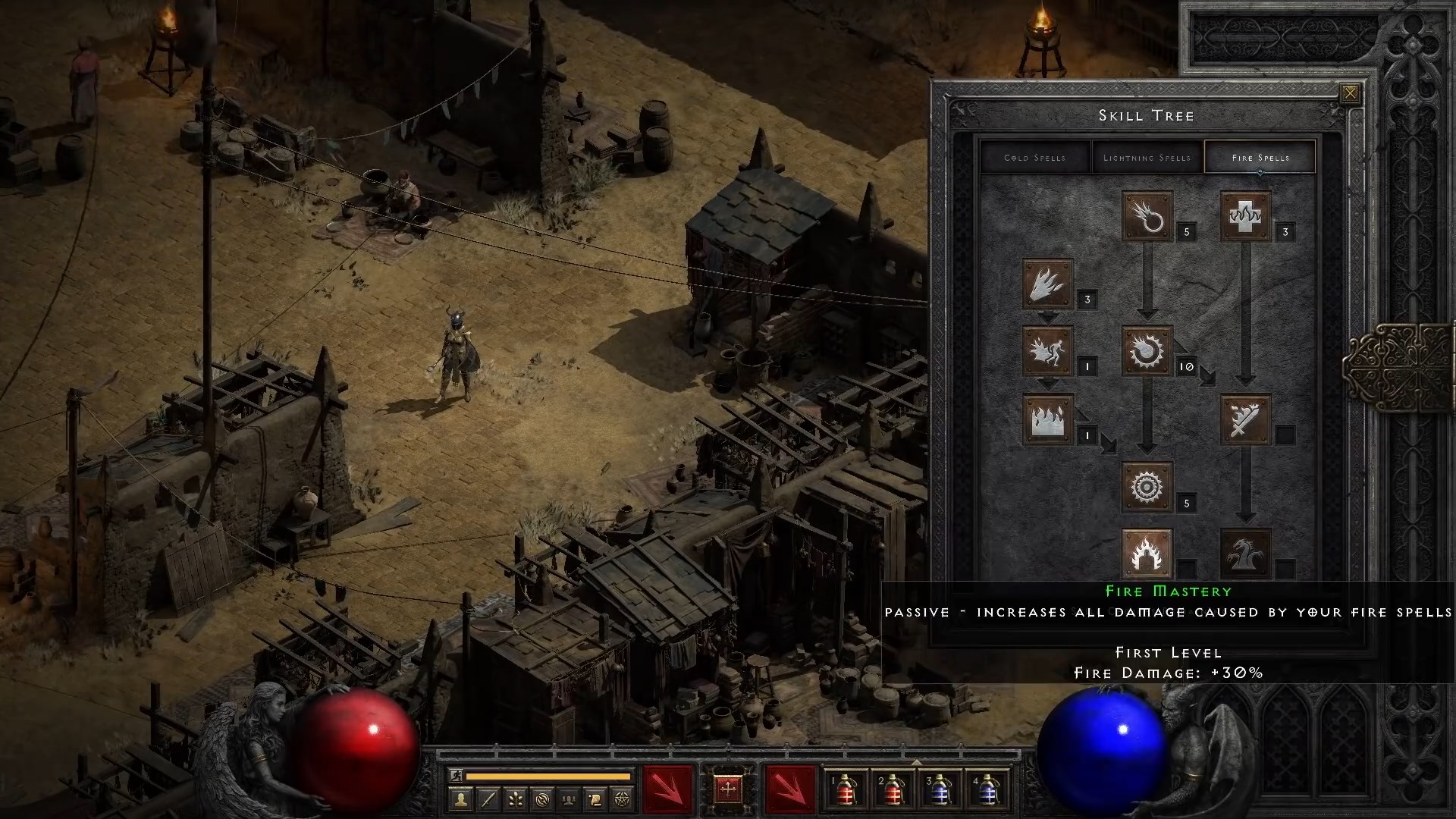The height and width of the screenshot is (819, 1456).
Task: Select the Hydra skill icon
Action: coord(1247,554)
